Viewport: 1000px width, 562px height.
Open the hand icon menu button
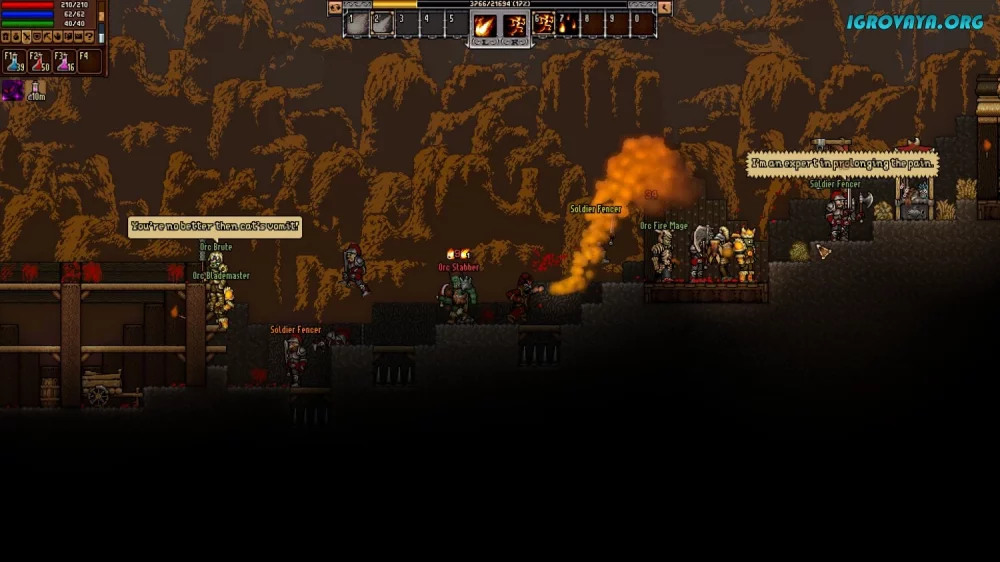(x=57, y=37)
